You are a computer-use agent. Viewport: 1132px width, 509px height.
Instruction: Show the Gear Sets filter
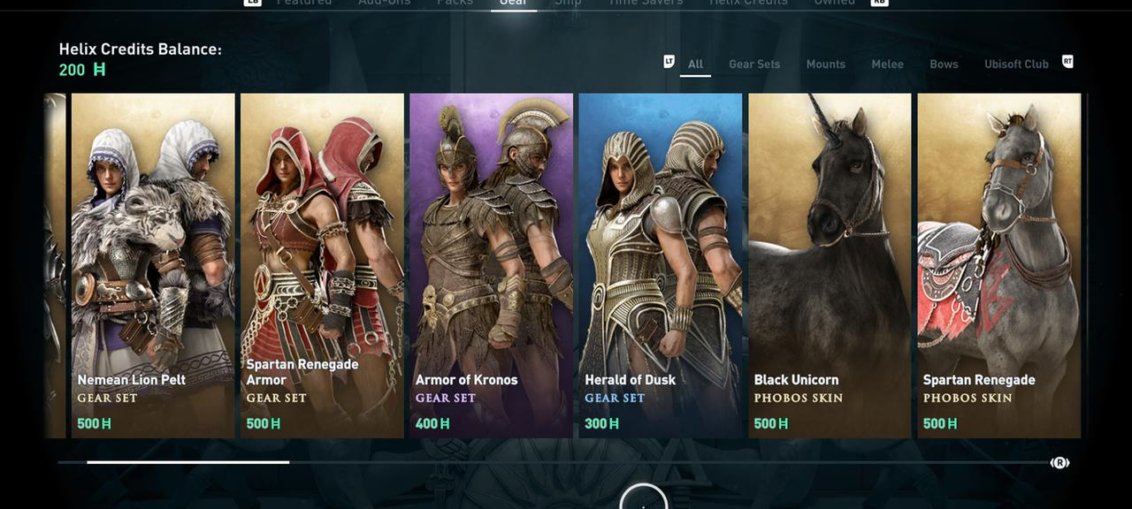coord(754,64)
